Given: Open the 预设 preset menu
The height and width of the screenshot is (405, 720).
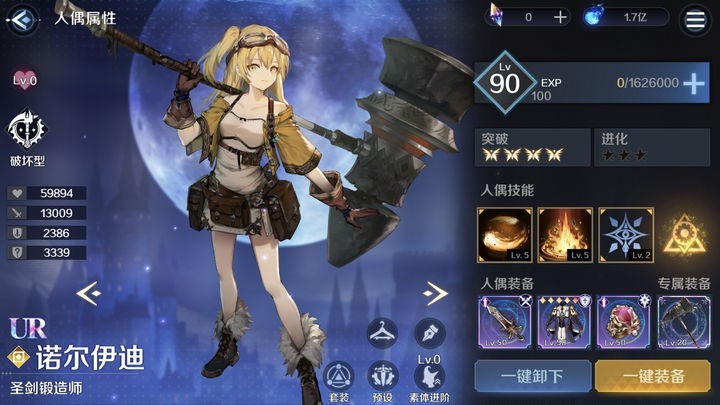Looking at the screenshot, I should (381, 381).
